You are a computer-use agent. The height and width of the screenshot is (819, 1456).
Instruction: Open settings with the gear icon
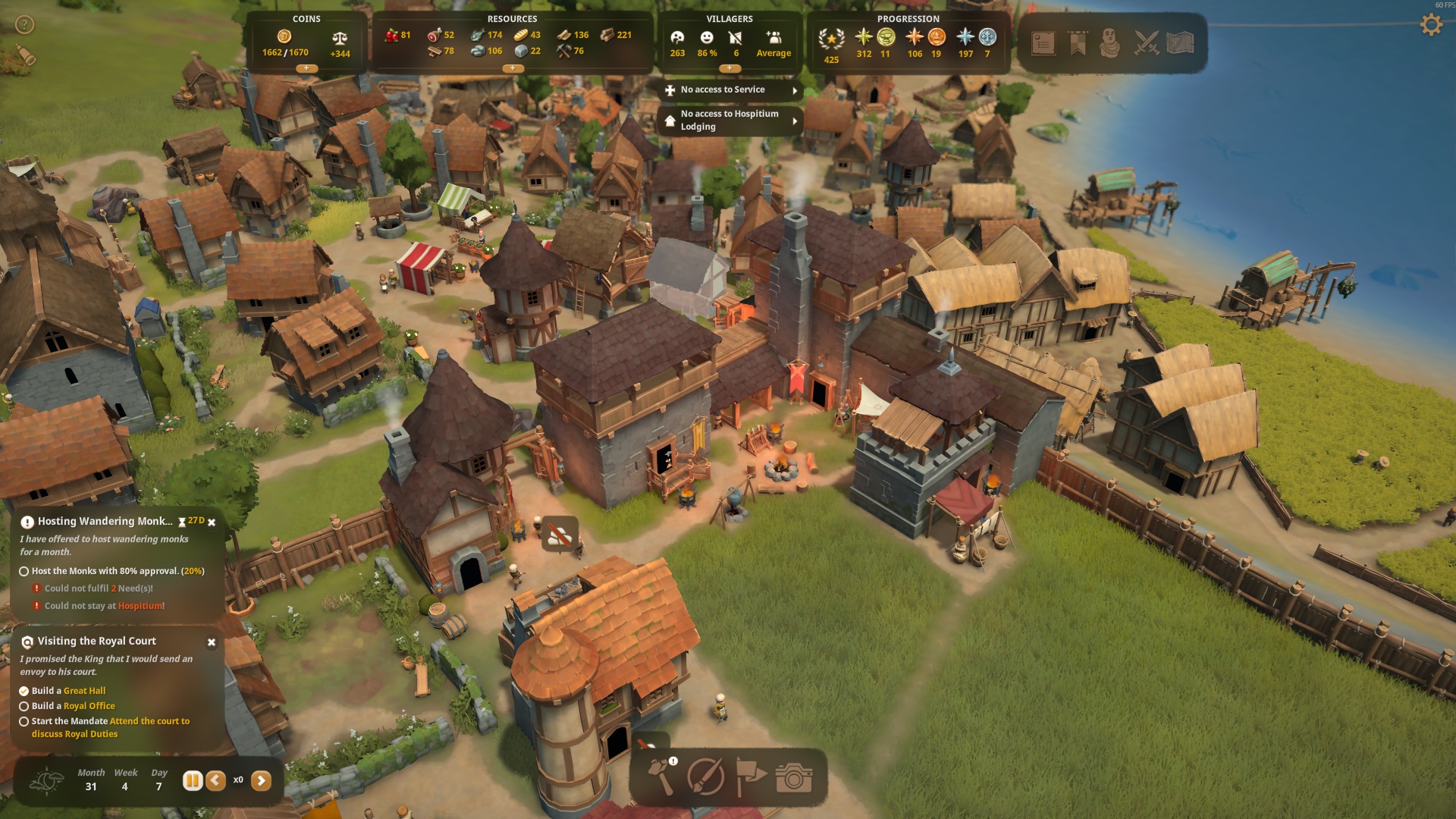1430,25
